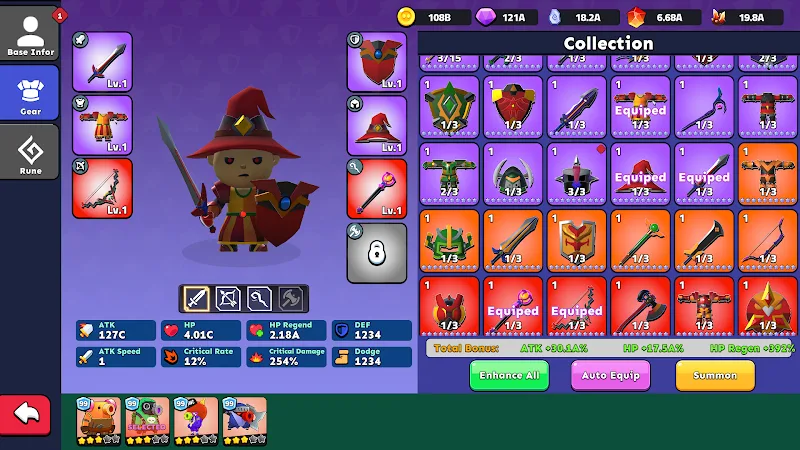Use the Auto Equip button

610,375
